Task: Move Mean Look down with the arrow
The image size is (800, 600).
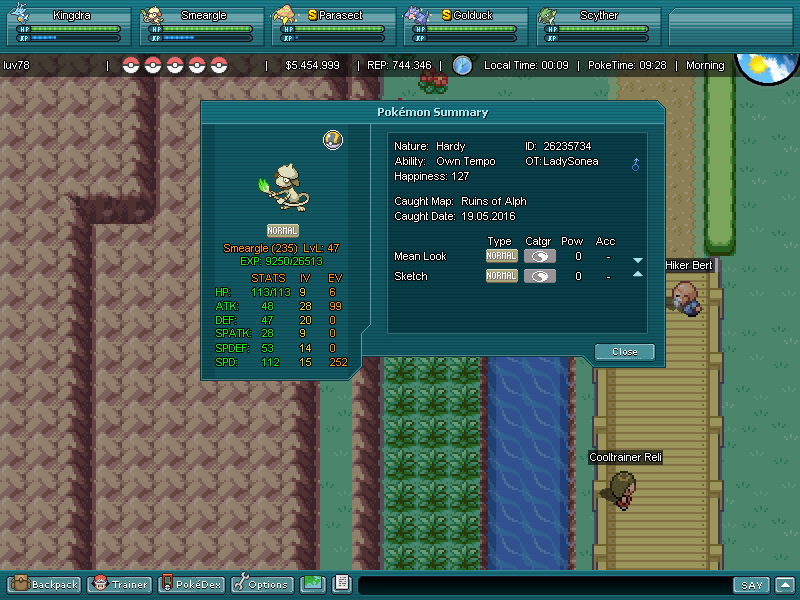Action: (637, 259)
